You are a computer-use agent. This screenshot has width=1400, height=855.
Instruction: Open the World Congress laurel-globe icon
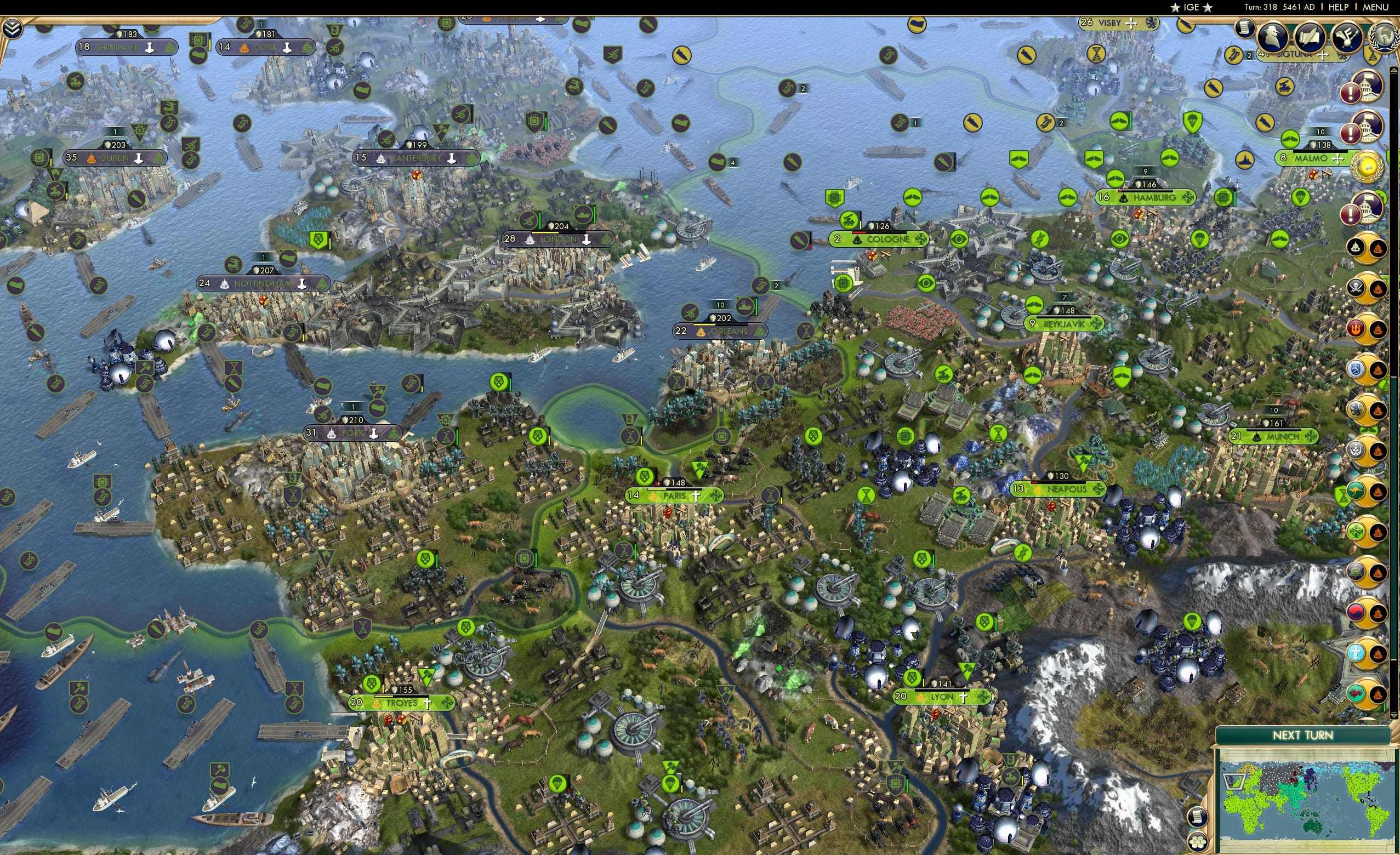pos(1385,37)
